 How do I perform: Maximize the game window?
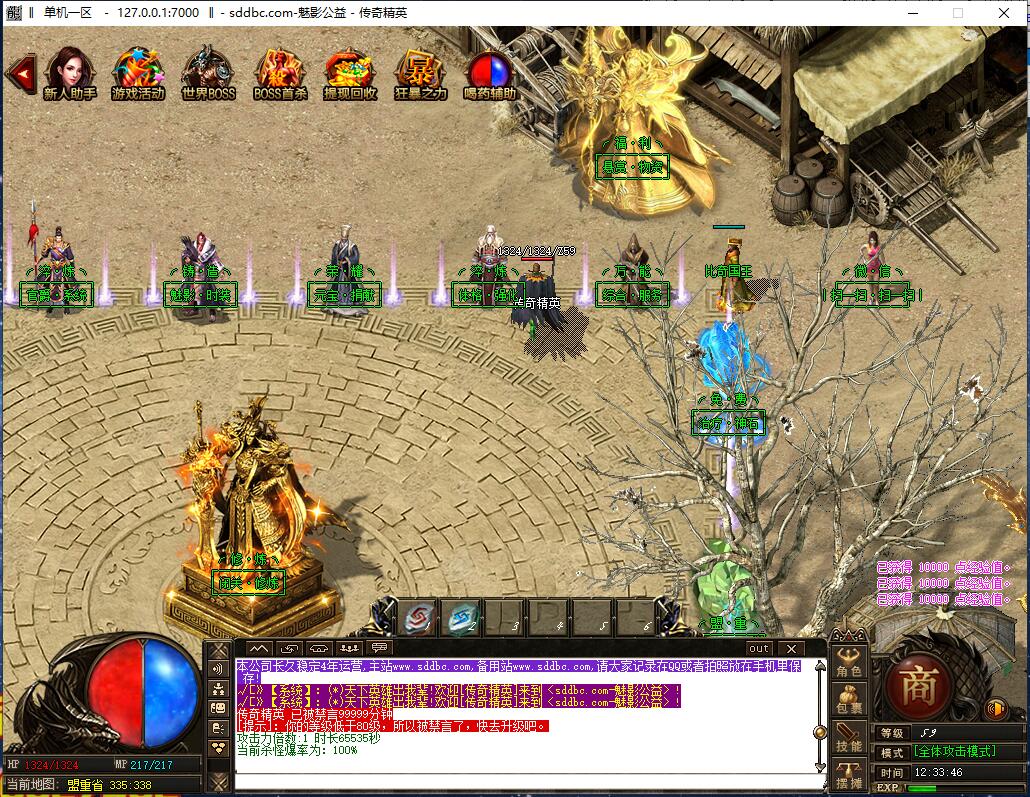pos(957,13)
